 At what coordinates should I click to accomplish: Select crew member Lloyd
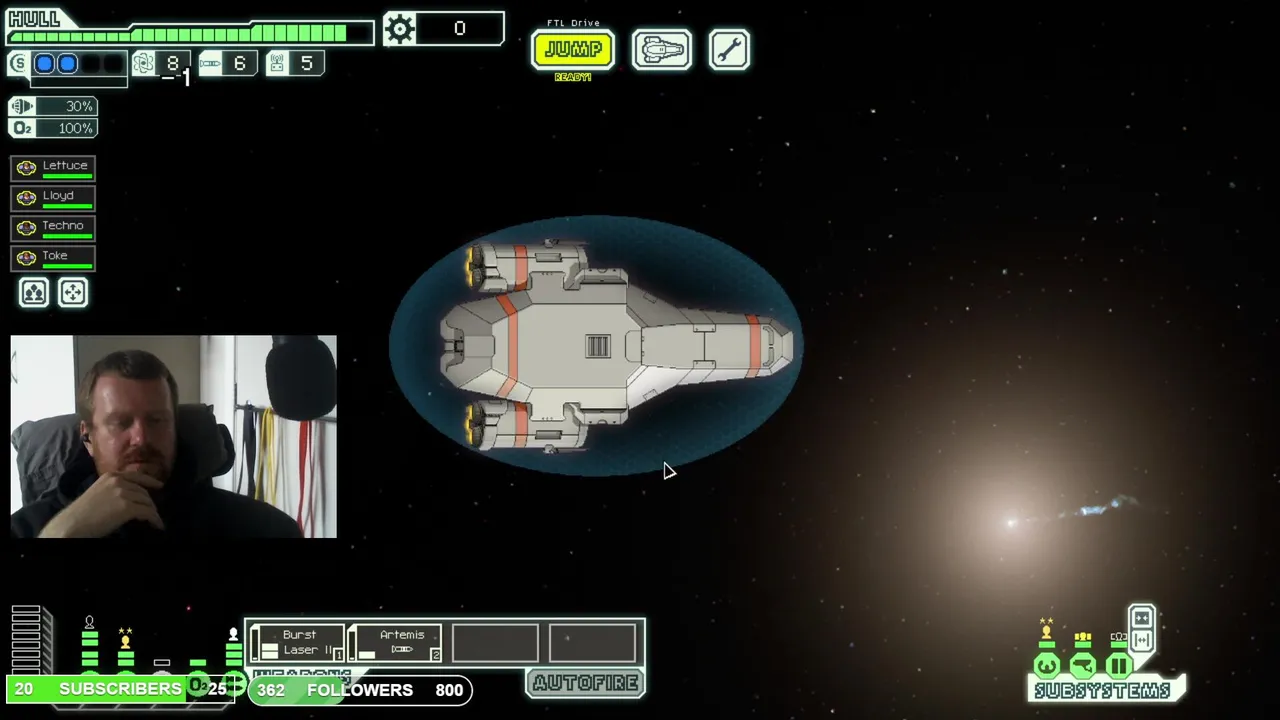tap(54, 198)
